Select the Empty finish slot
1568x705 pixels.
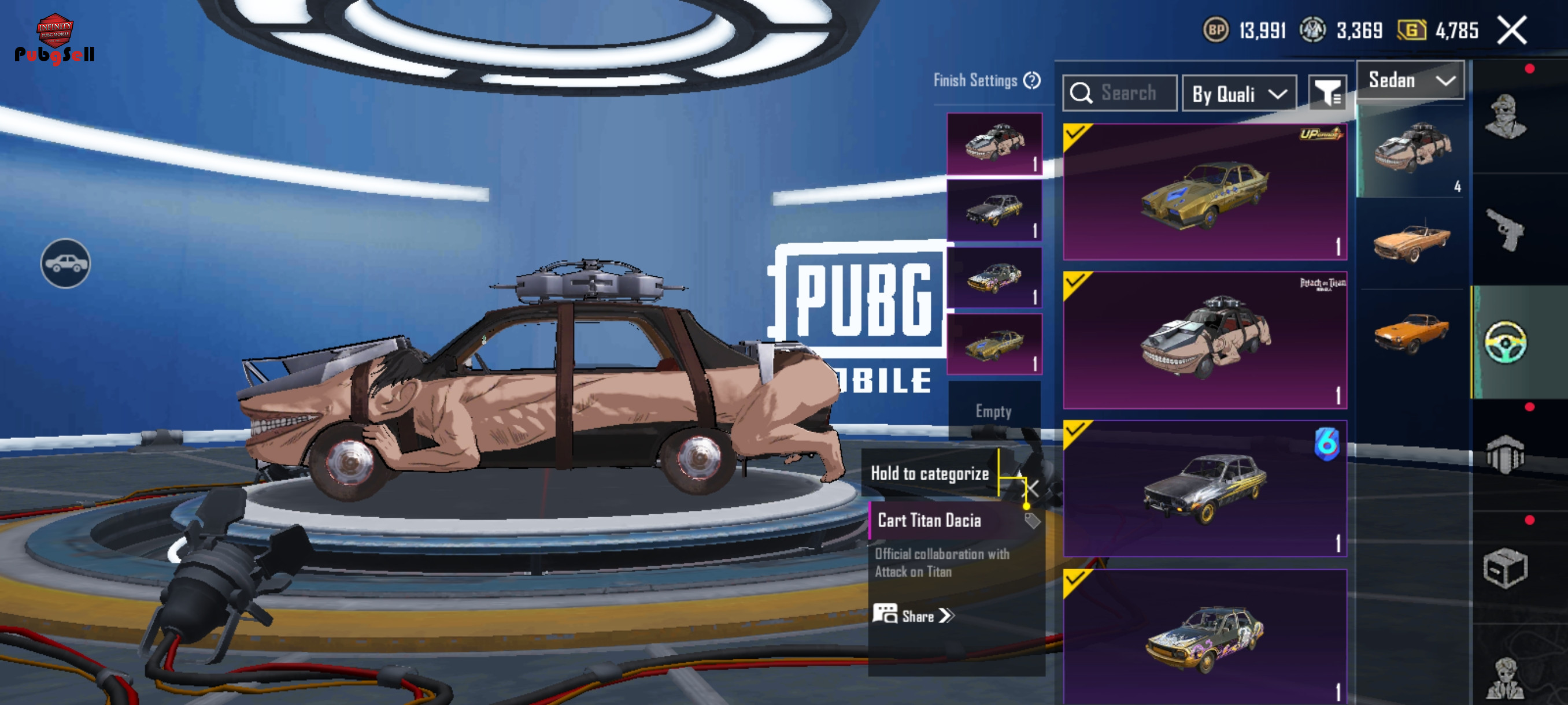(x=993, y=411)
